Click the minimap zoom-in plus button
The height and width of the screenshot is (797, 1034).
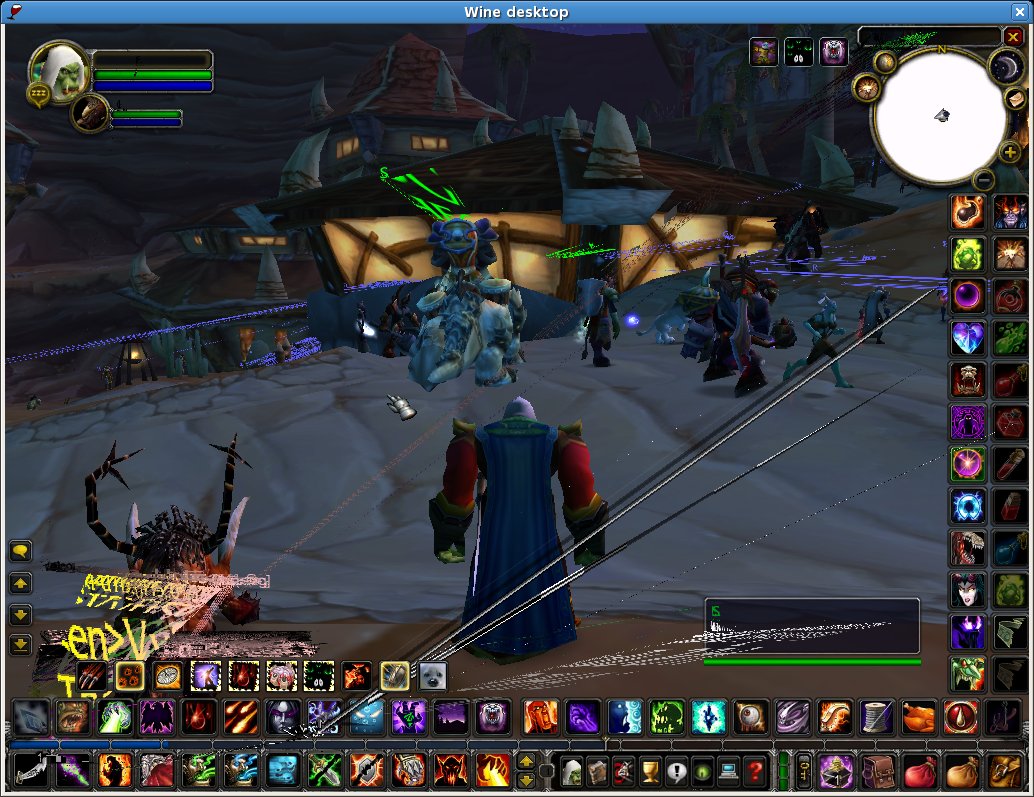pyautogui.click(x=1010, y=153)
